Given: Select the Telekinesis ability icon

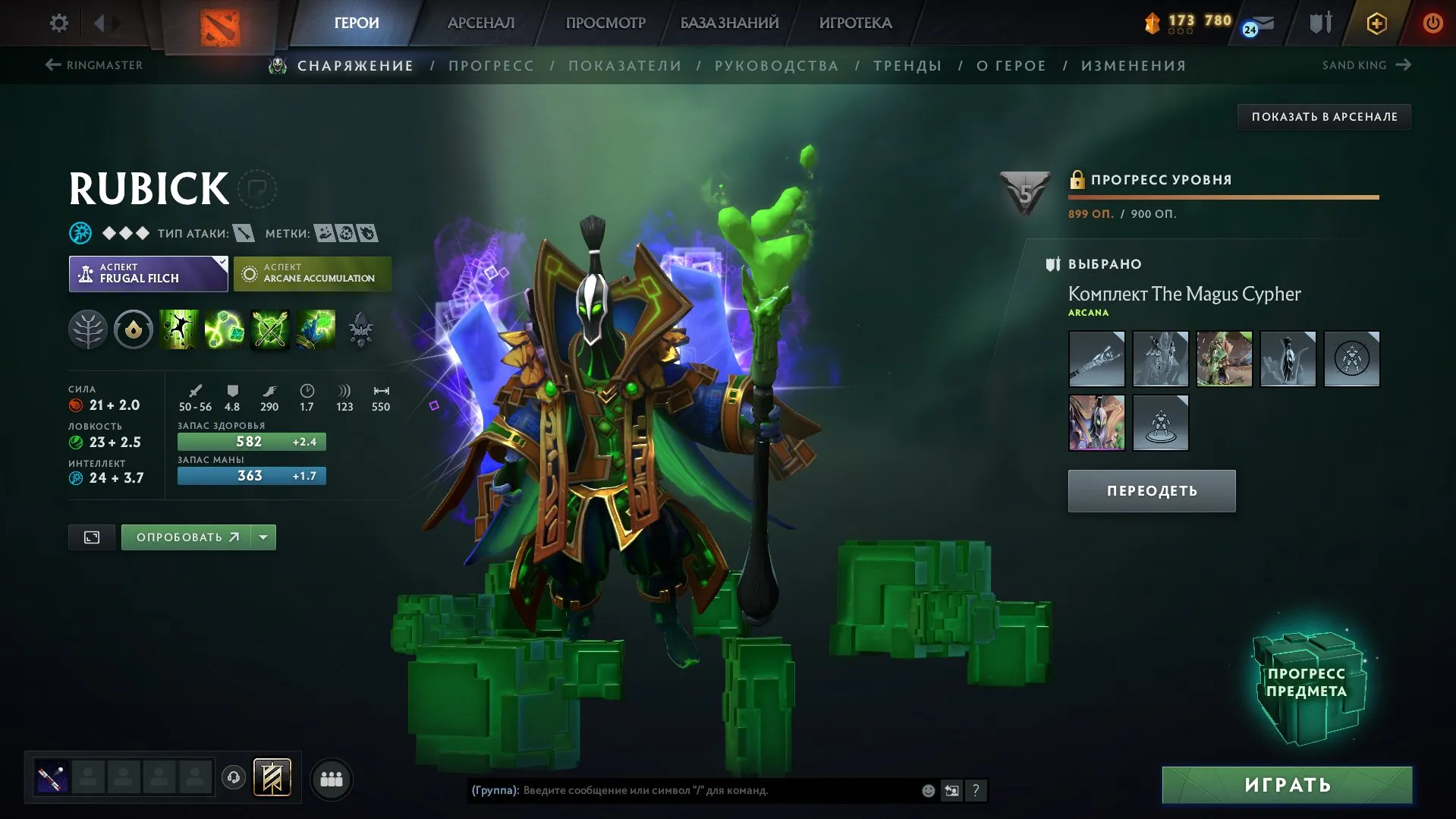Looking at the screenshot, I should tap(180, 329).
